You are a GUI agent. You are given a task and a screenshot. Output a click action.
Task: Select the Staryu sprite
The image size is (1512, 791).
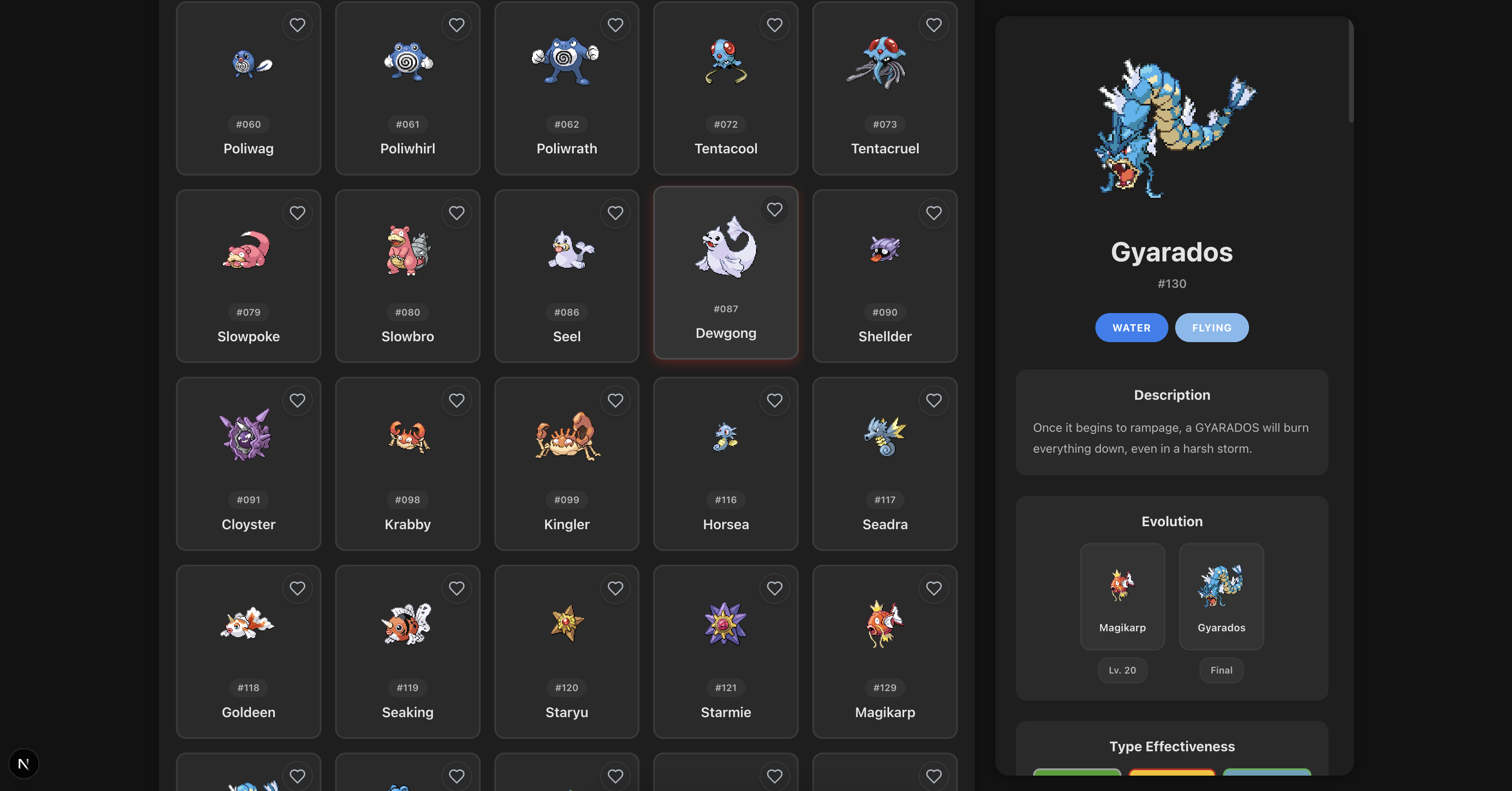pyautogui.click(x=566, y=624)
